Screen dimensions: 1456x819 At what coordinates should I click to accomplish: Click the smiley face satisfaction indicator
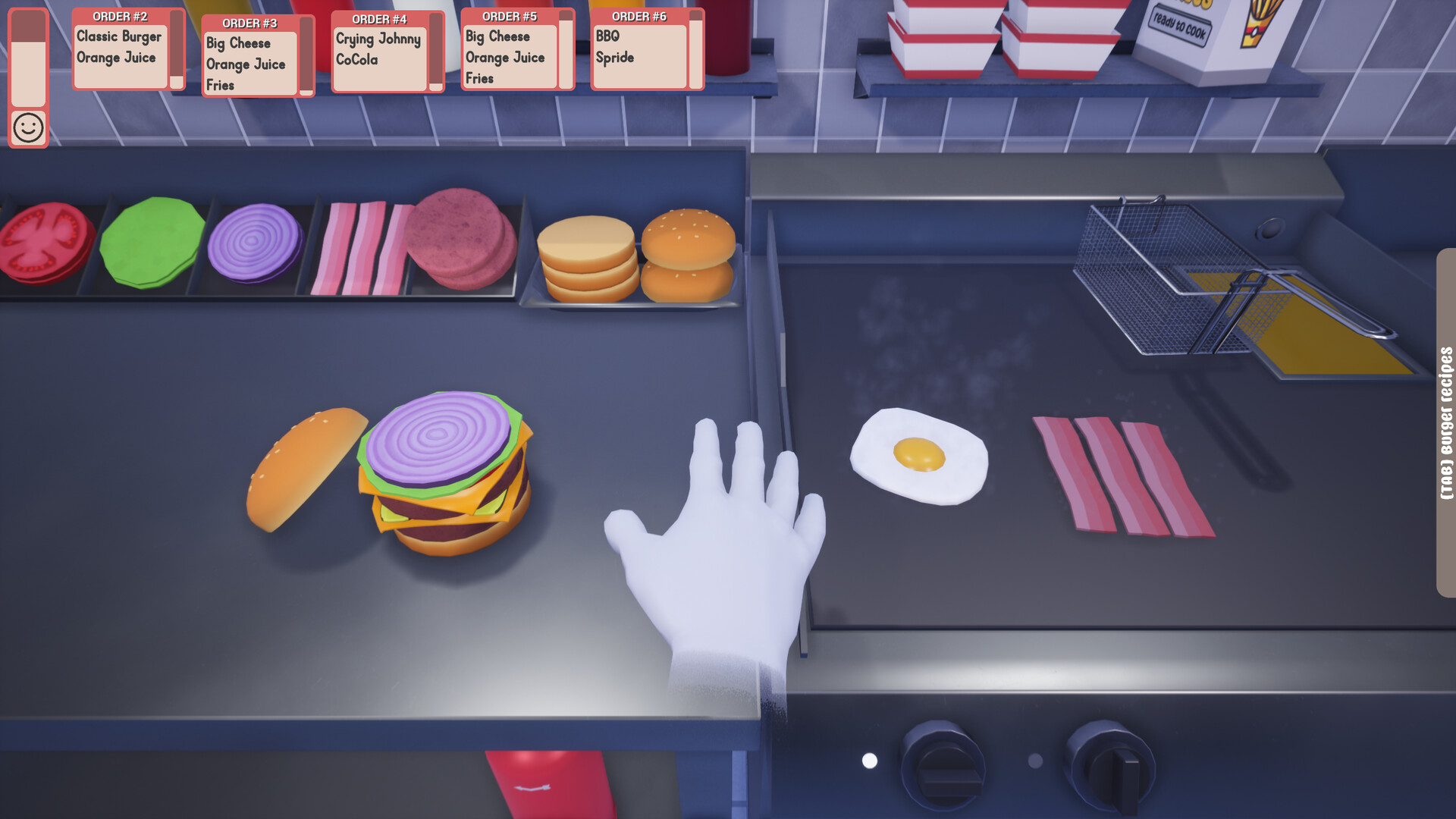(28, 127)
